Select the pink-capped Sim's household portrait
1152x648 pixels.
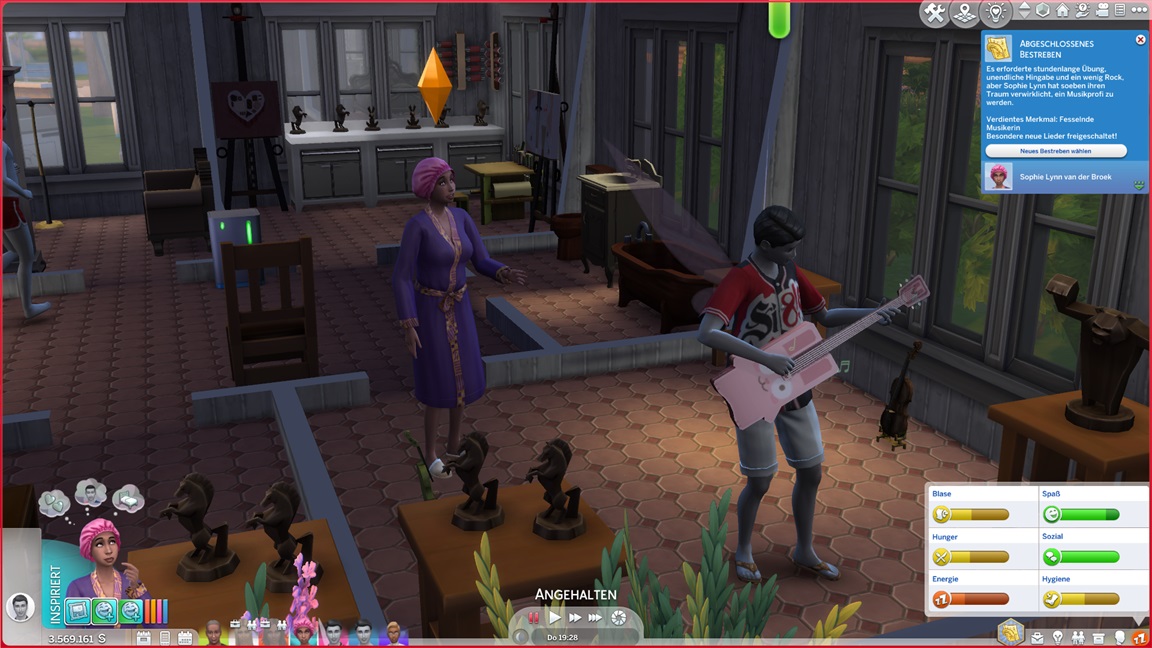(303, 632)
